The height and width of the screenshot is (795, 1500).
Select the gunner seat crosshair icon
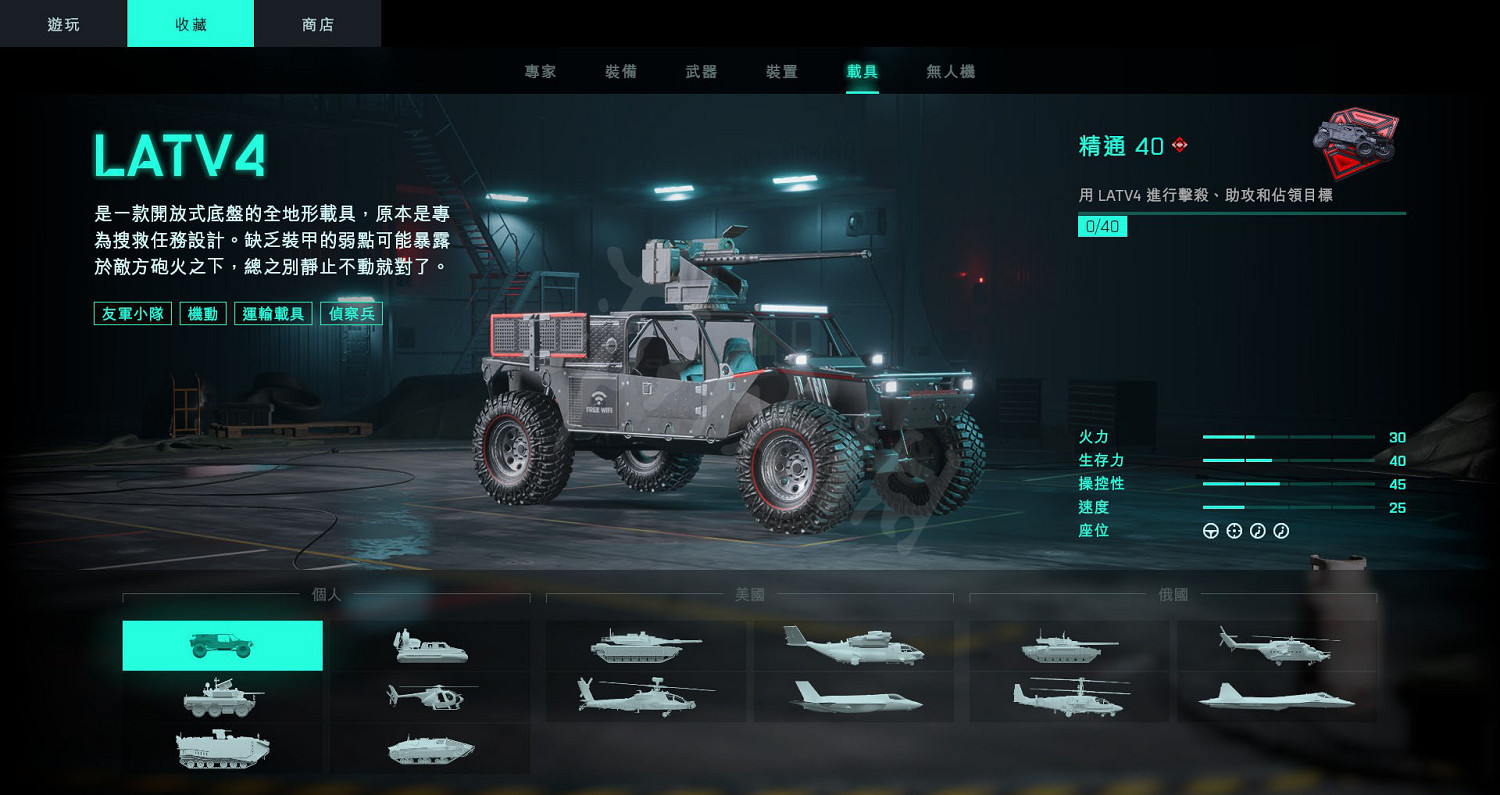pyautogui.click(x=1234, y=531)
